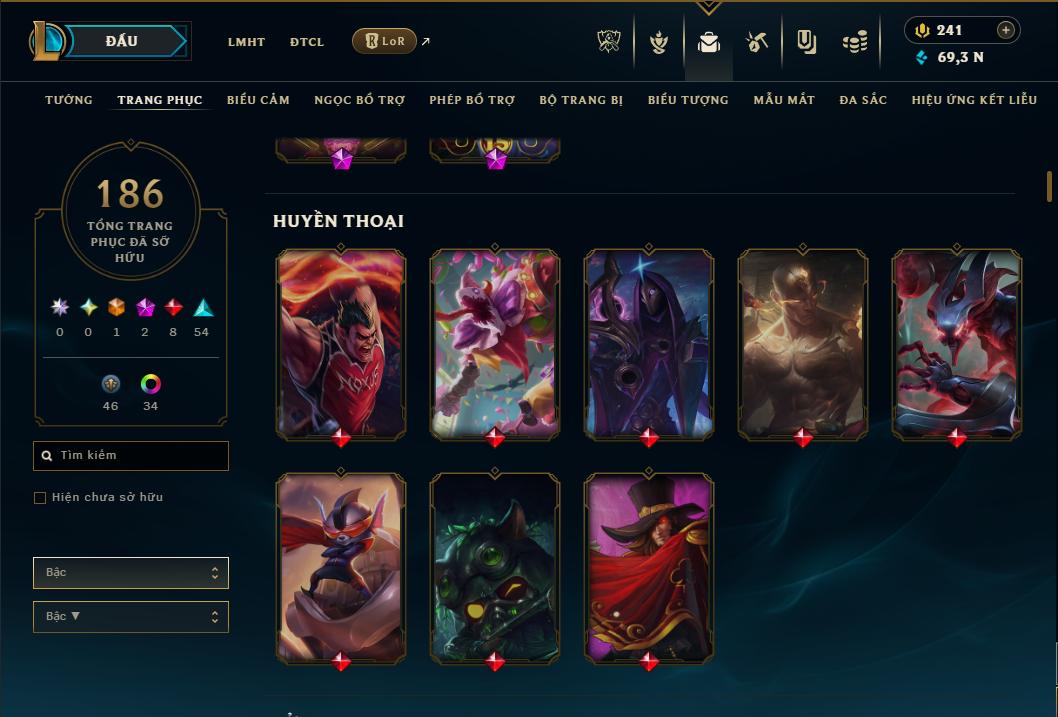Viewport: 1058px width, 717px height.
Task: Show the BỘ TRANG BỊ tab
Action: click(x=581, y=100)
